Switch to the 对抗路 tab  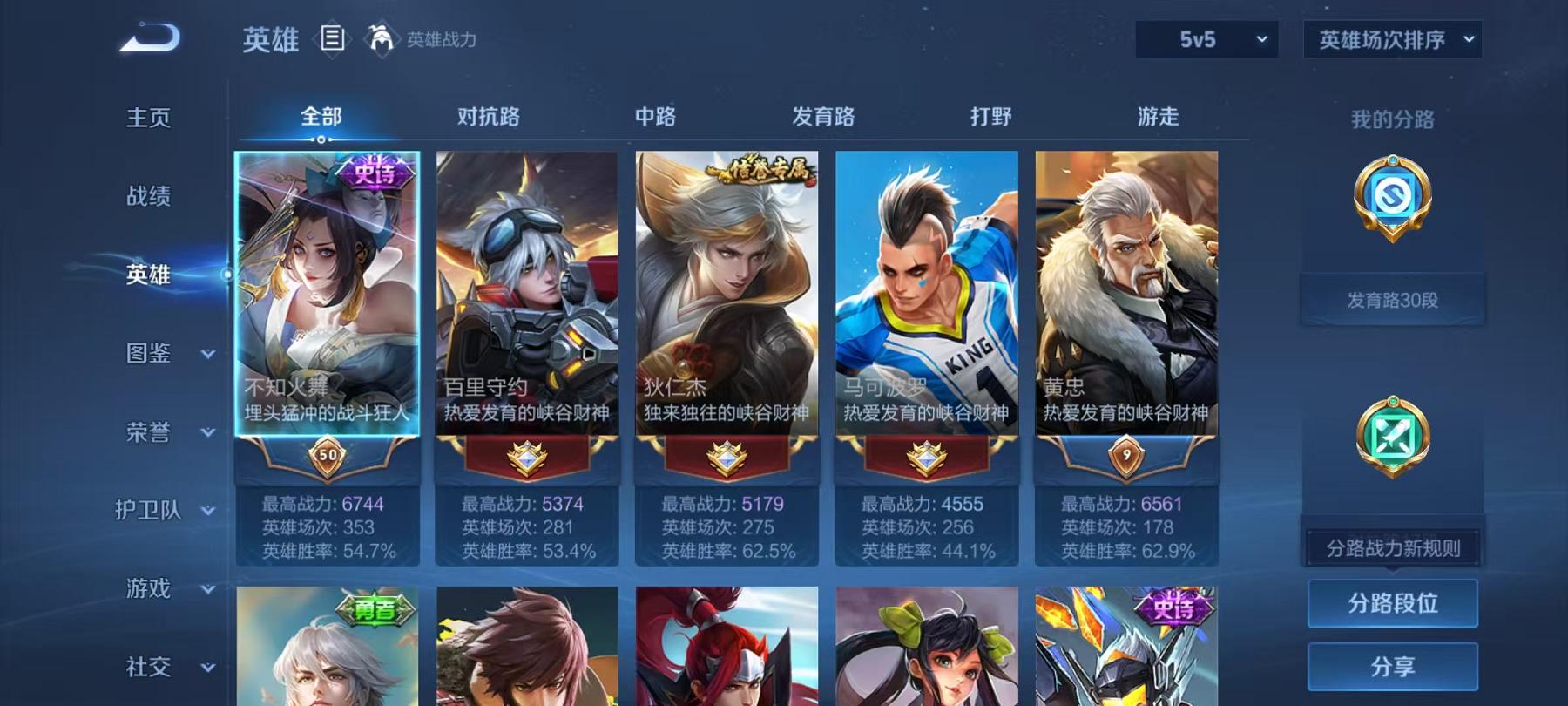[486, 116]
